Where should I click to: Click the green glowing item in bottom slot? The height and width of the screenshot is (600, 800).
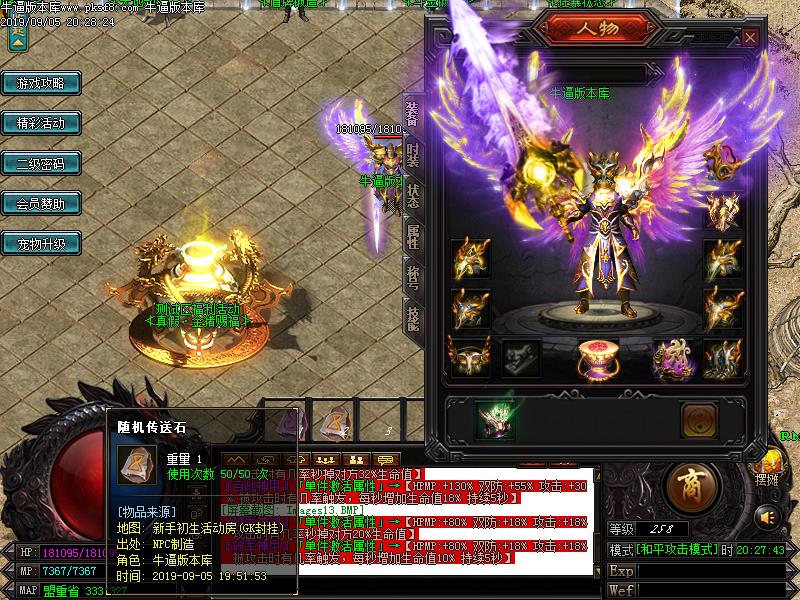point(493,419)
